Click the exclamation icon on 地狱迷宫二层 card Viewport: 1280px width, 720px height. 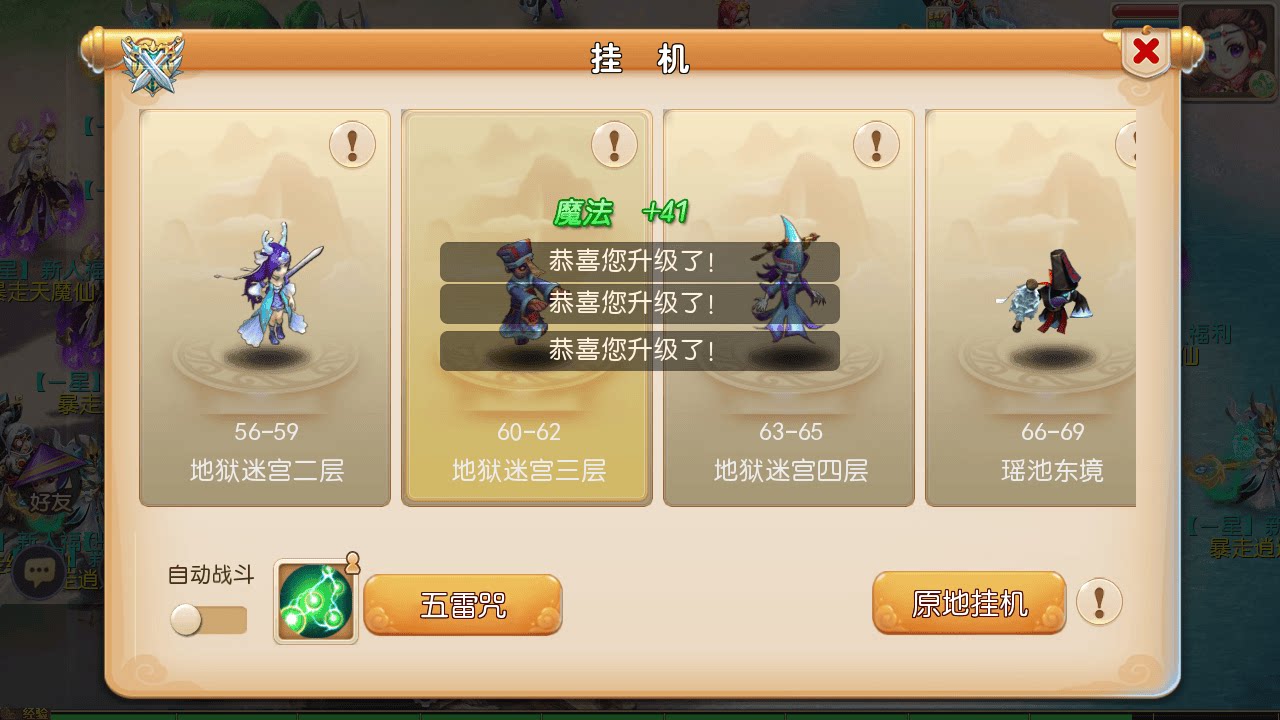[352, 144]
